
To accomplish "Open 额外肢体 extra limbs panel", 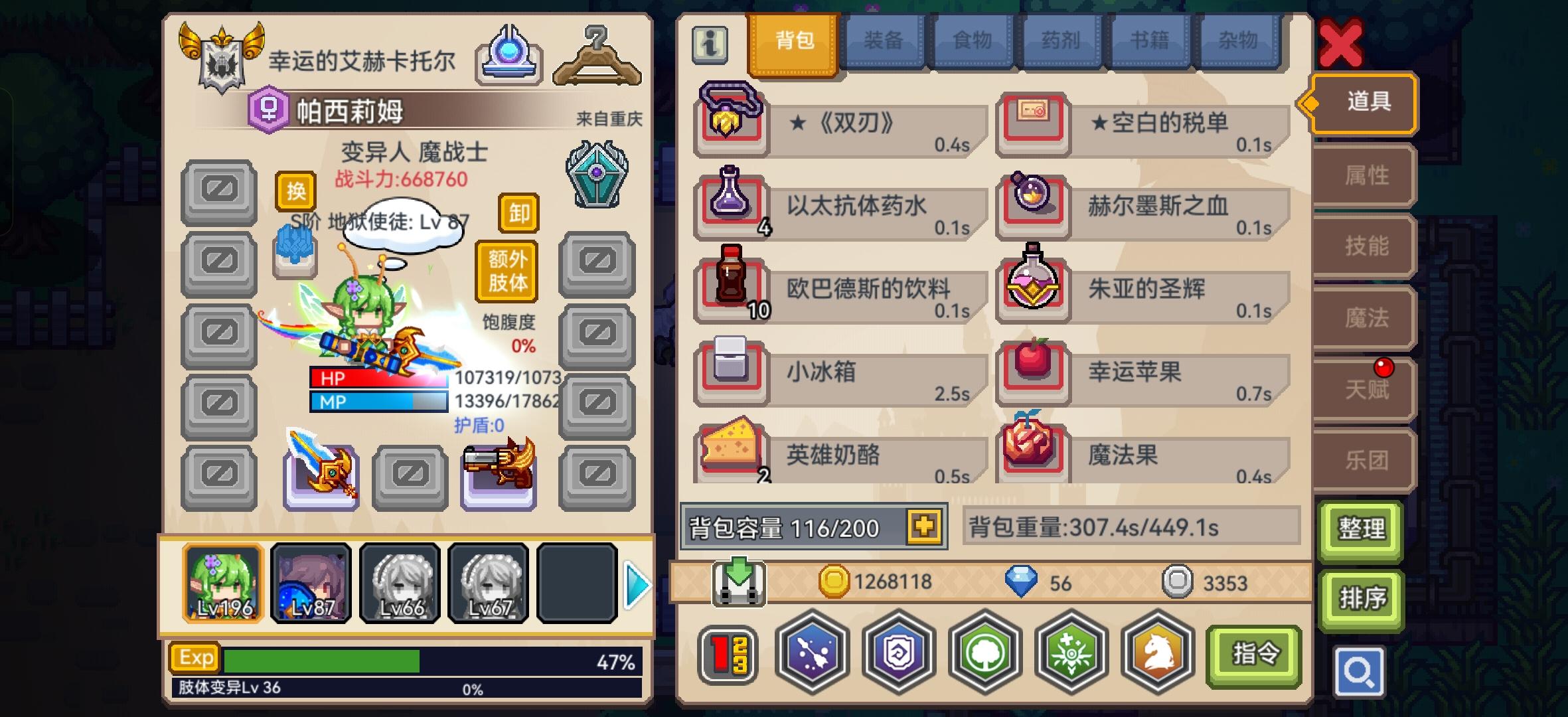I will pos(506,270).
